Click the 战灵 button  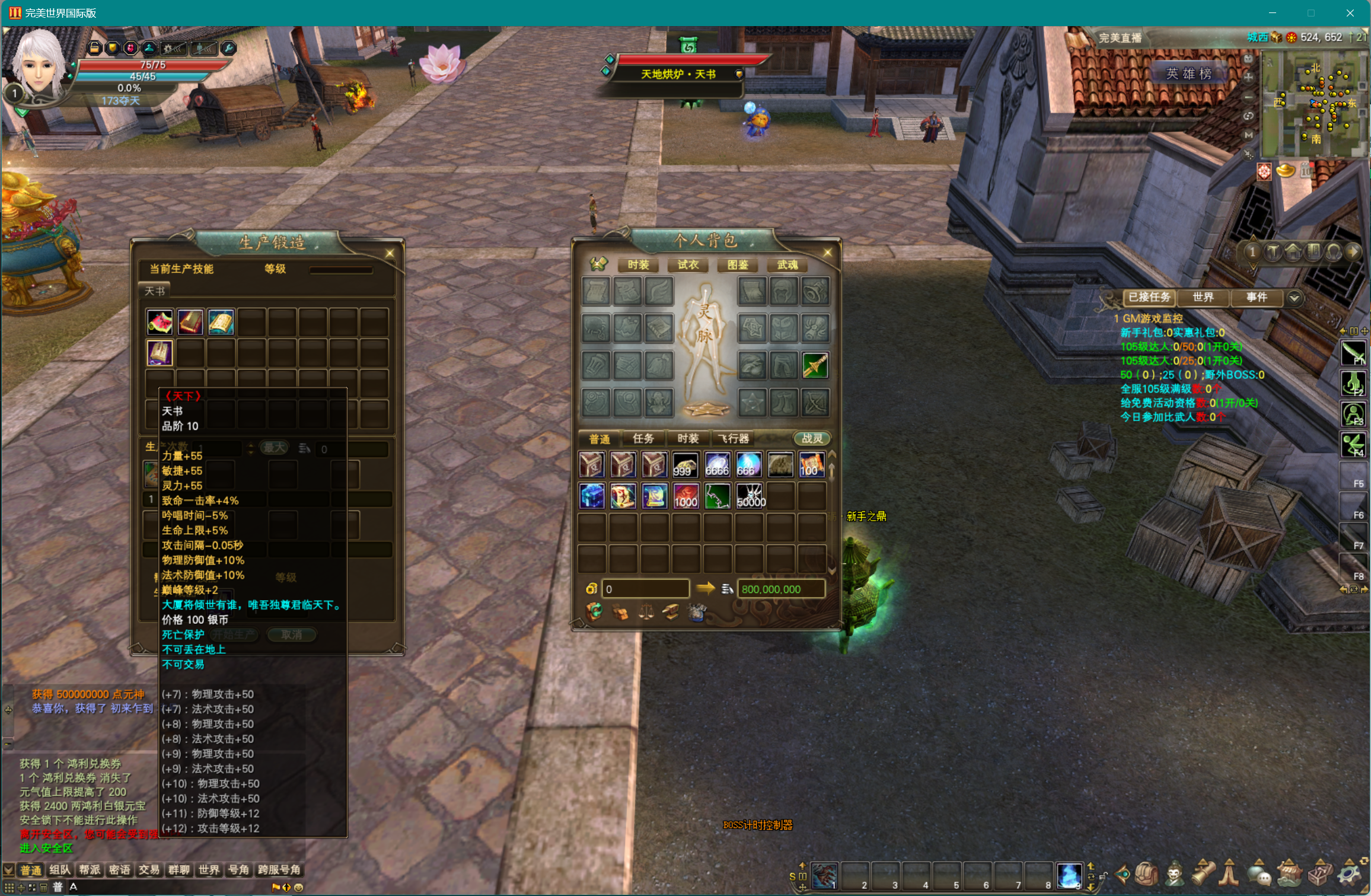coord(812,438)
